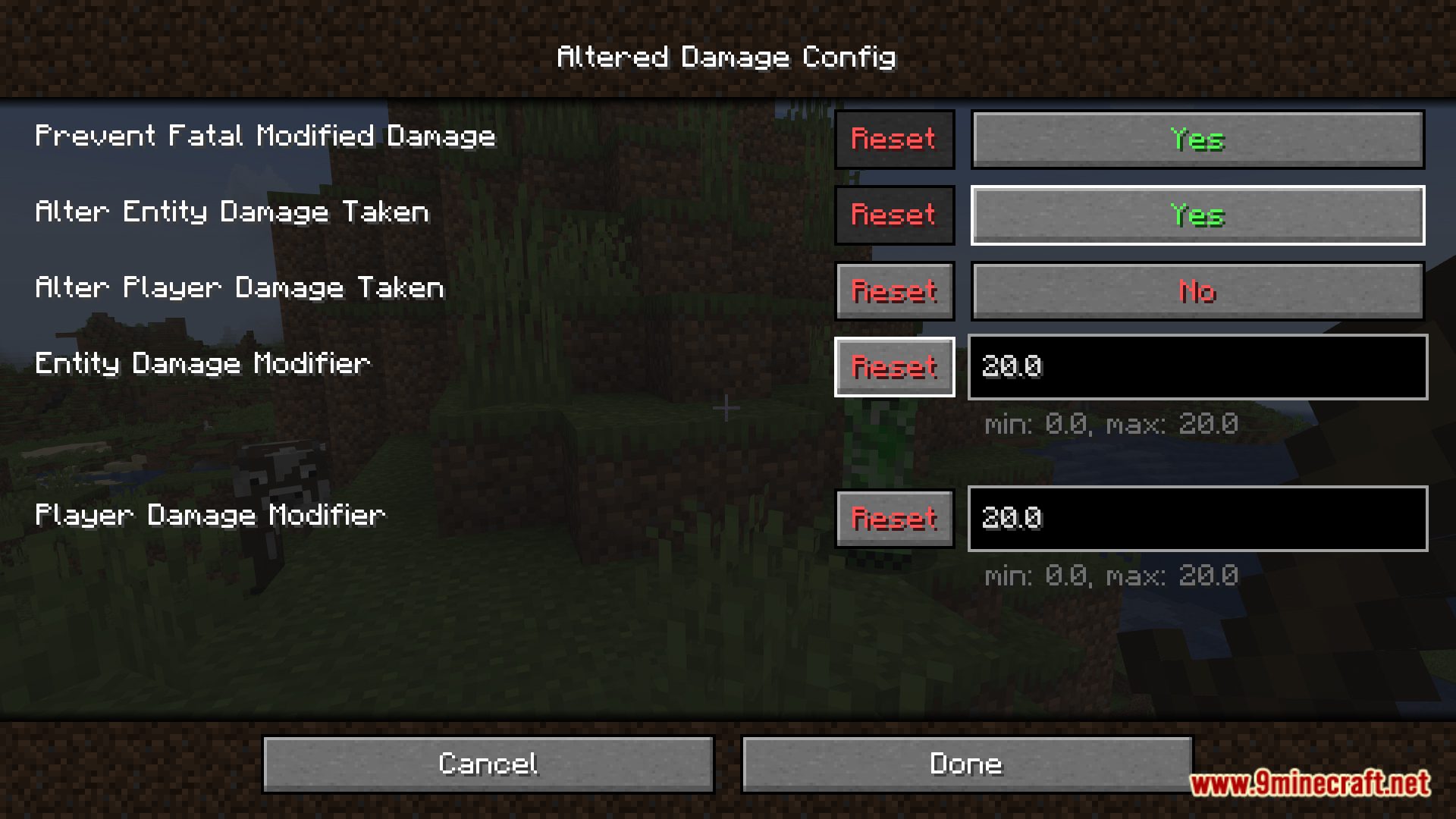Toggle Prevent Fatal Modified Damage Yes button

[x=1197, y=140]
